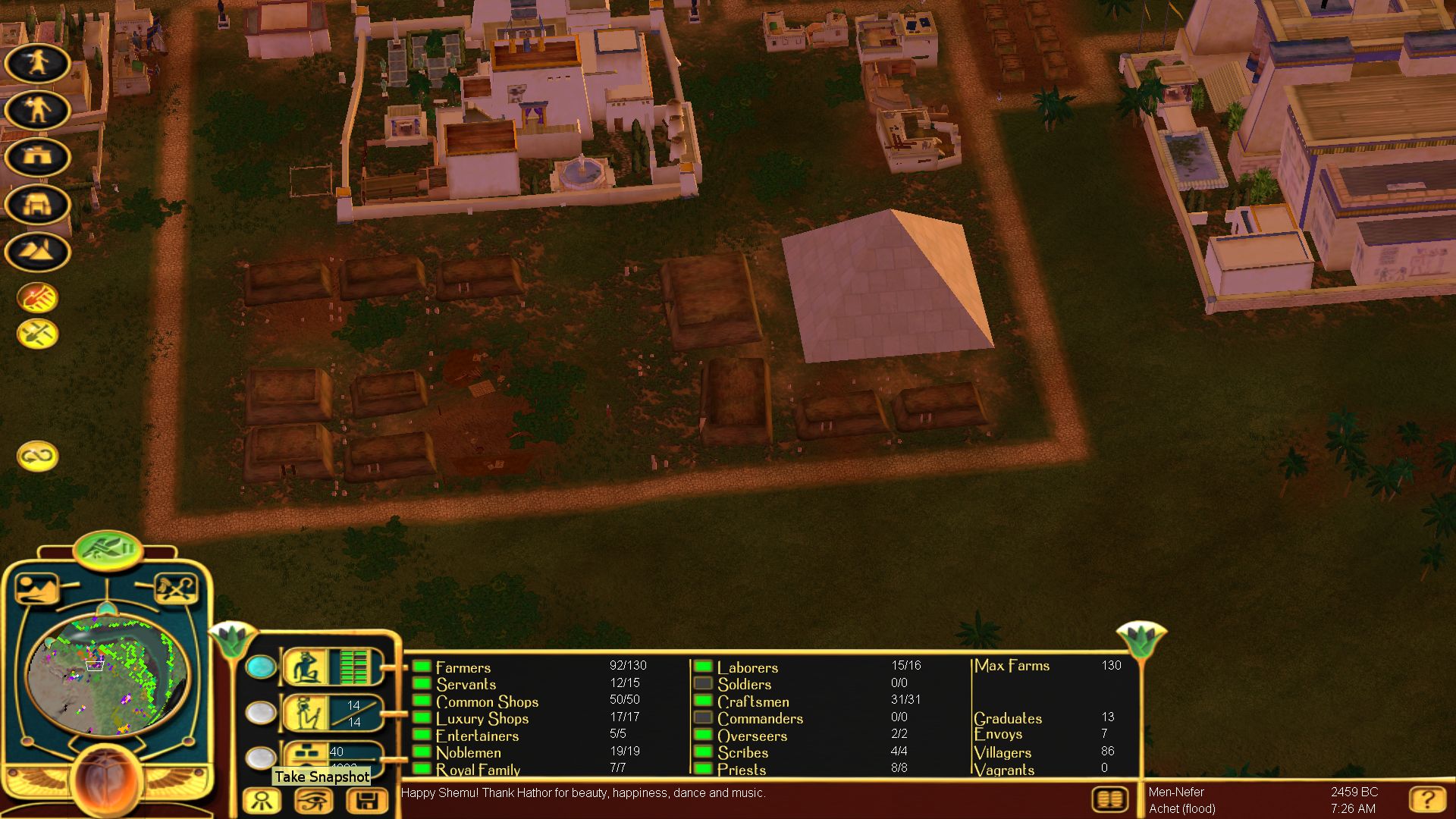Select the striding figure with staff icon

[x=37, y=110]
